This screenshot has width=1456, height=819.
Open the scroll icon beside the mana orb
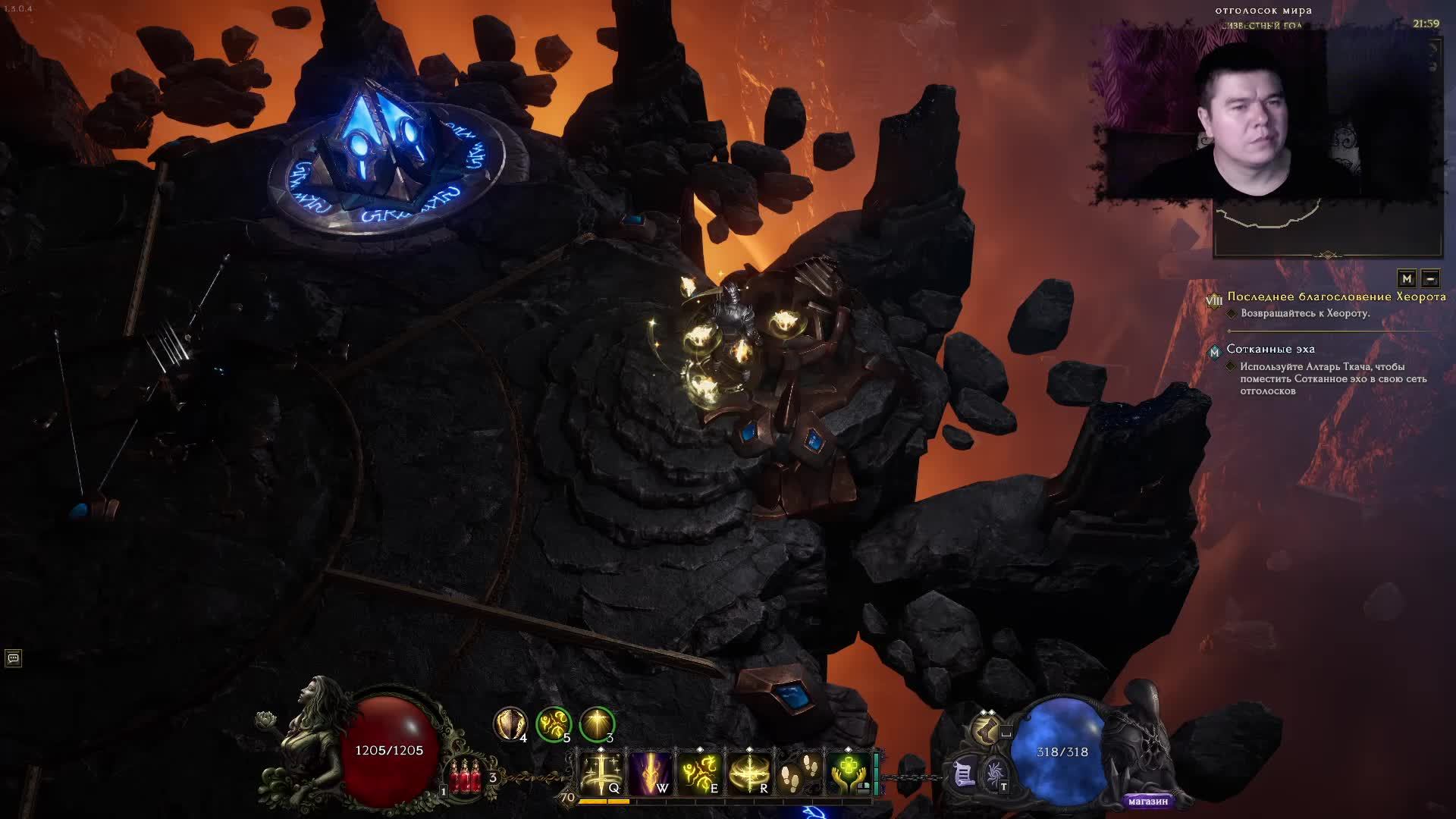click(x=963, y=774)
